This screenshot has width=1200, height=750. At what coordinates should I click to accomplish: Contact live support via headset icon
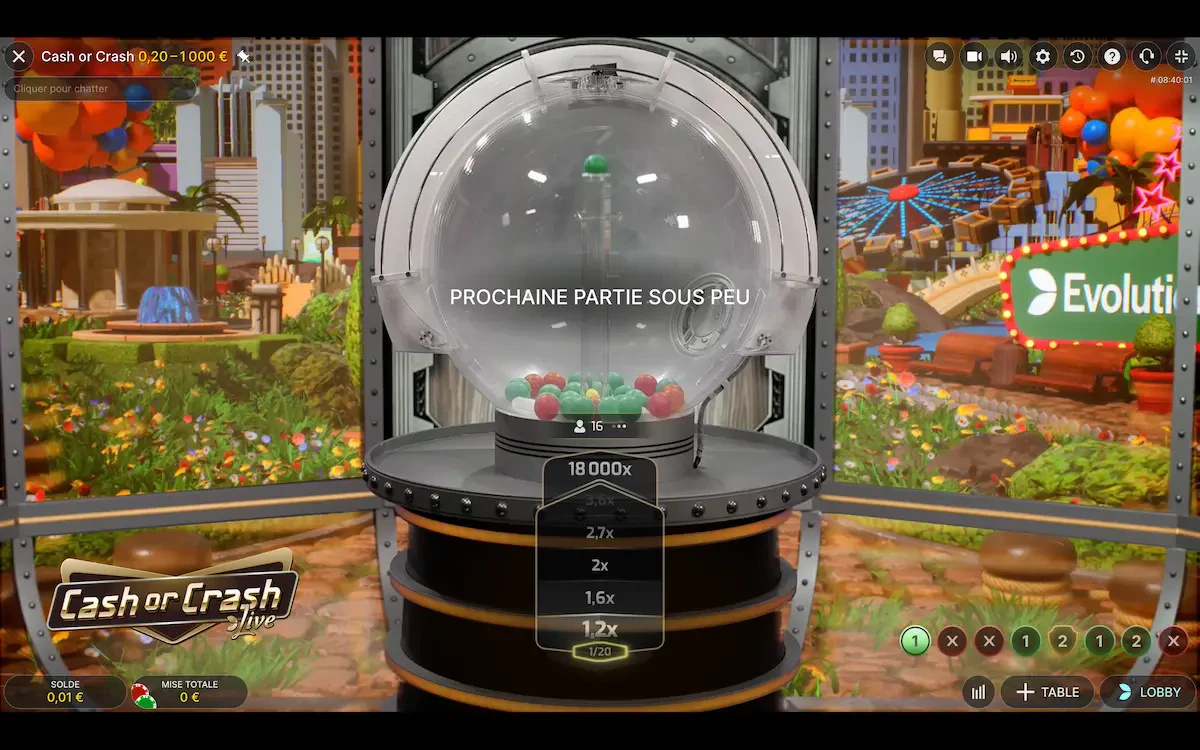1147,57
